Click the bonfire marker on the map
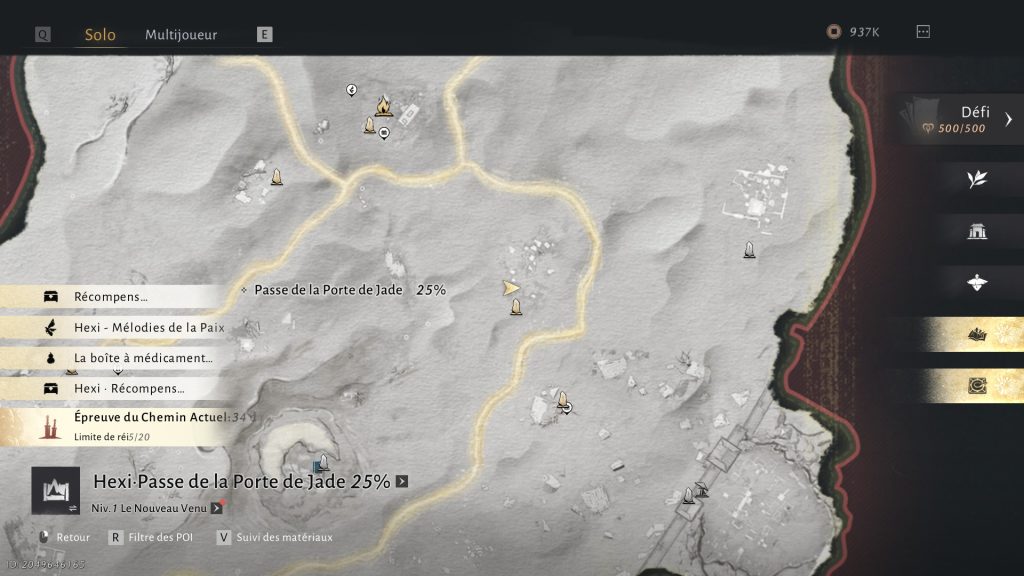The height and width of the screenshot is (576, 1024). (x=383, y=105)
